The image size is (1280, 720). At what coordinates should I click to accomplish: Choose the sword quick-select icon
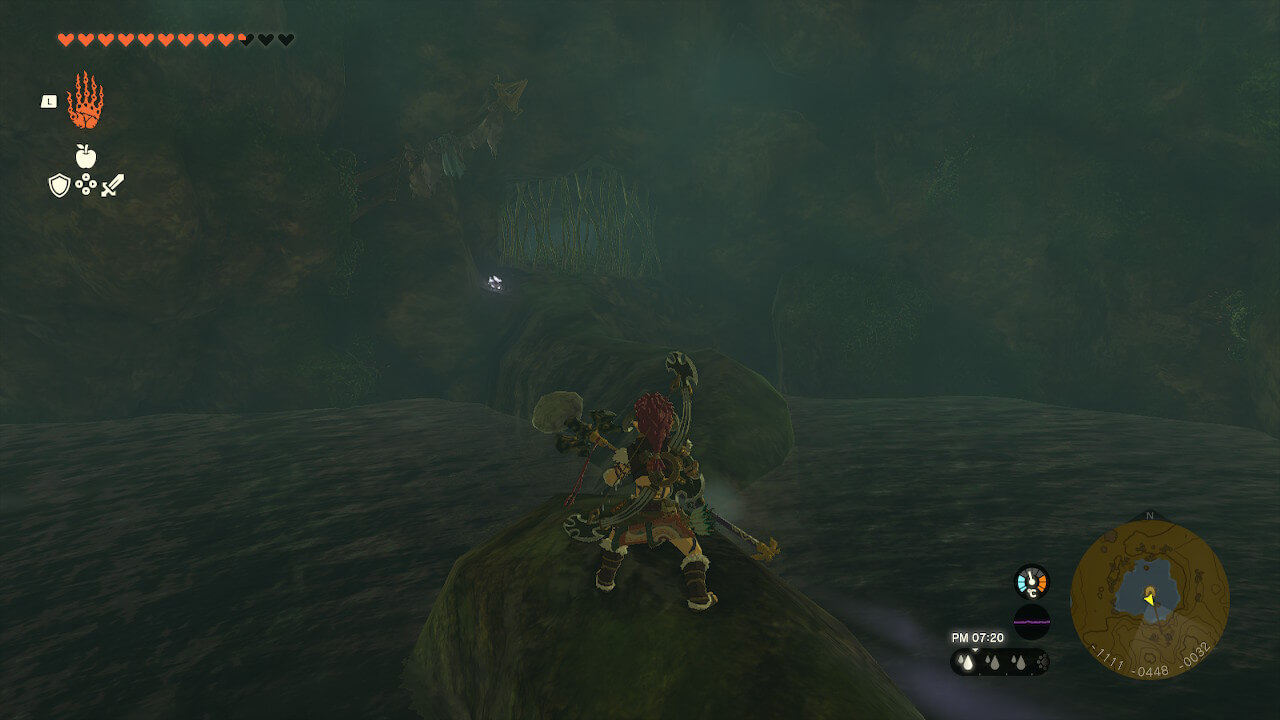[112, 185]
